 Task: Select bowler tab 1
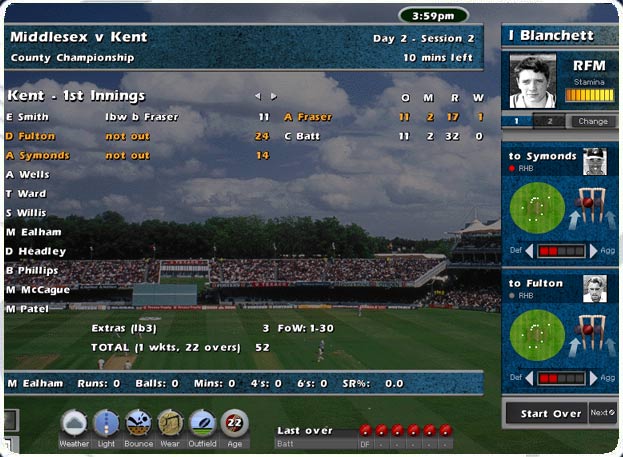click(517, 122)
